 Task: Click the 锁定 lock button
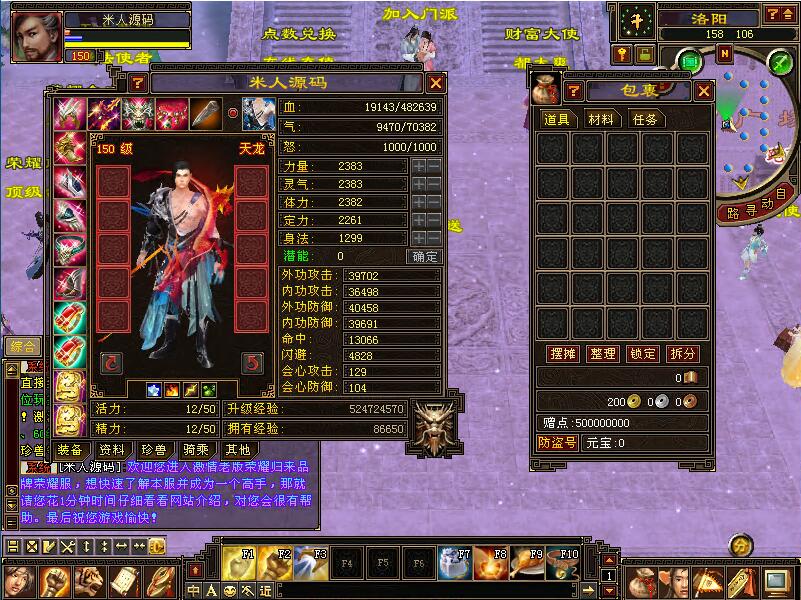(643, 354)
